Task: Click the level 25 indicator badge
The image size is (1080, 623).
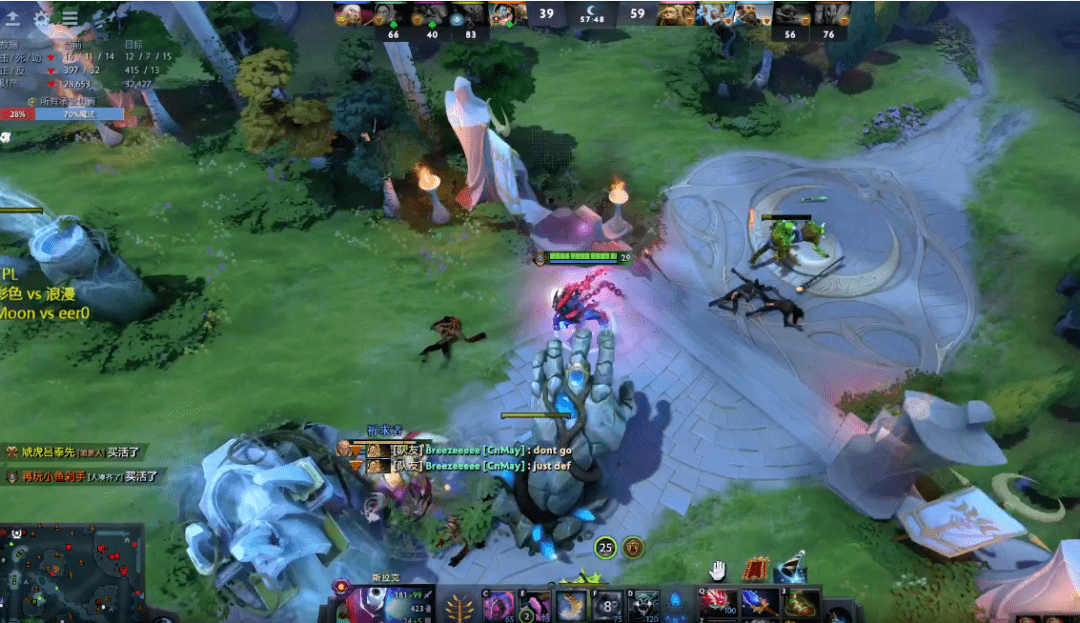Action: [605, 547]
